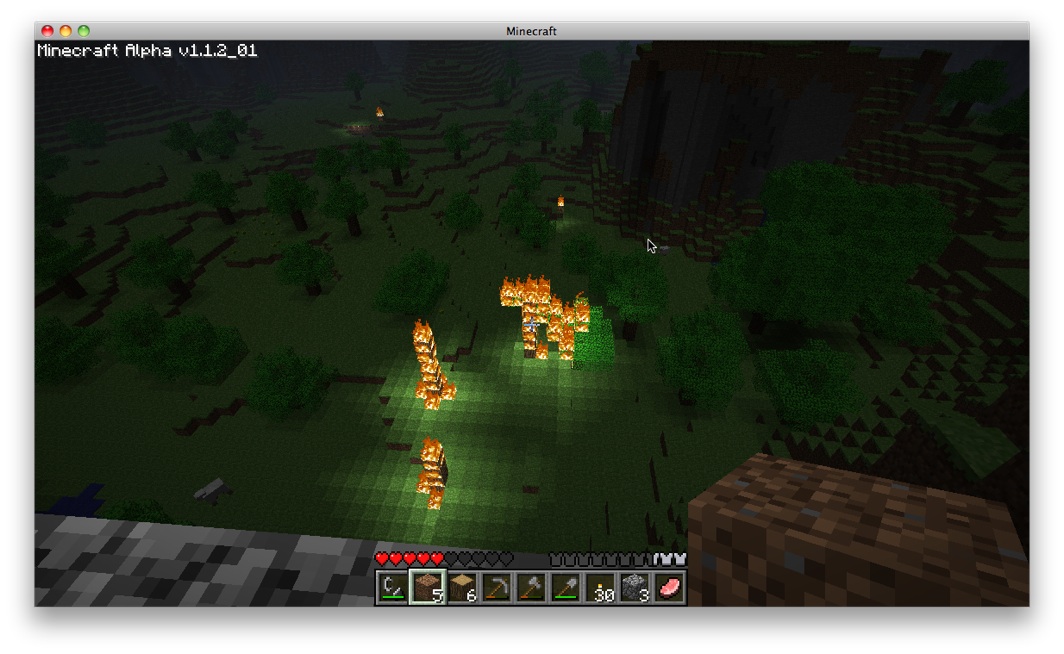Close the Minecraft window with red button

coord(47,32)
